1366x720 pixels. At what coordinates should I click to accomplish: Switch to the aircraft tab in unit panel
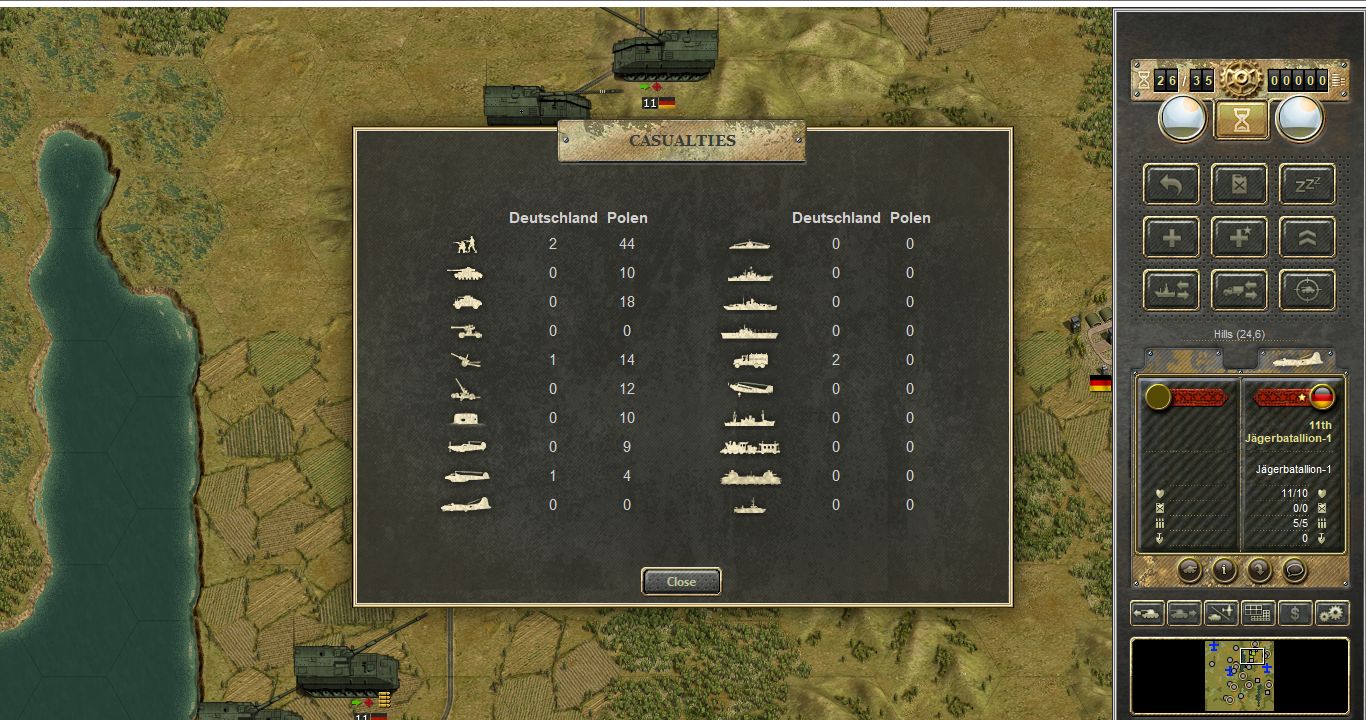[x=1296, y=360]
